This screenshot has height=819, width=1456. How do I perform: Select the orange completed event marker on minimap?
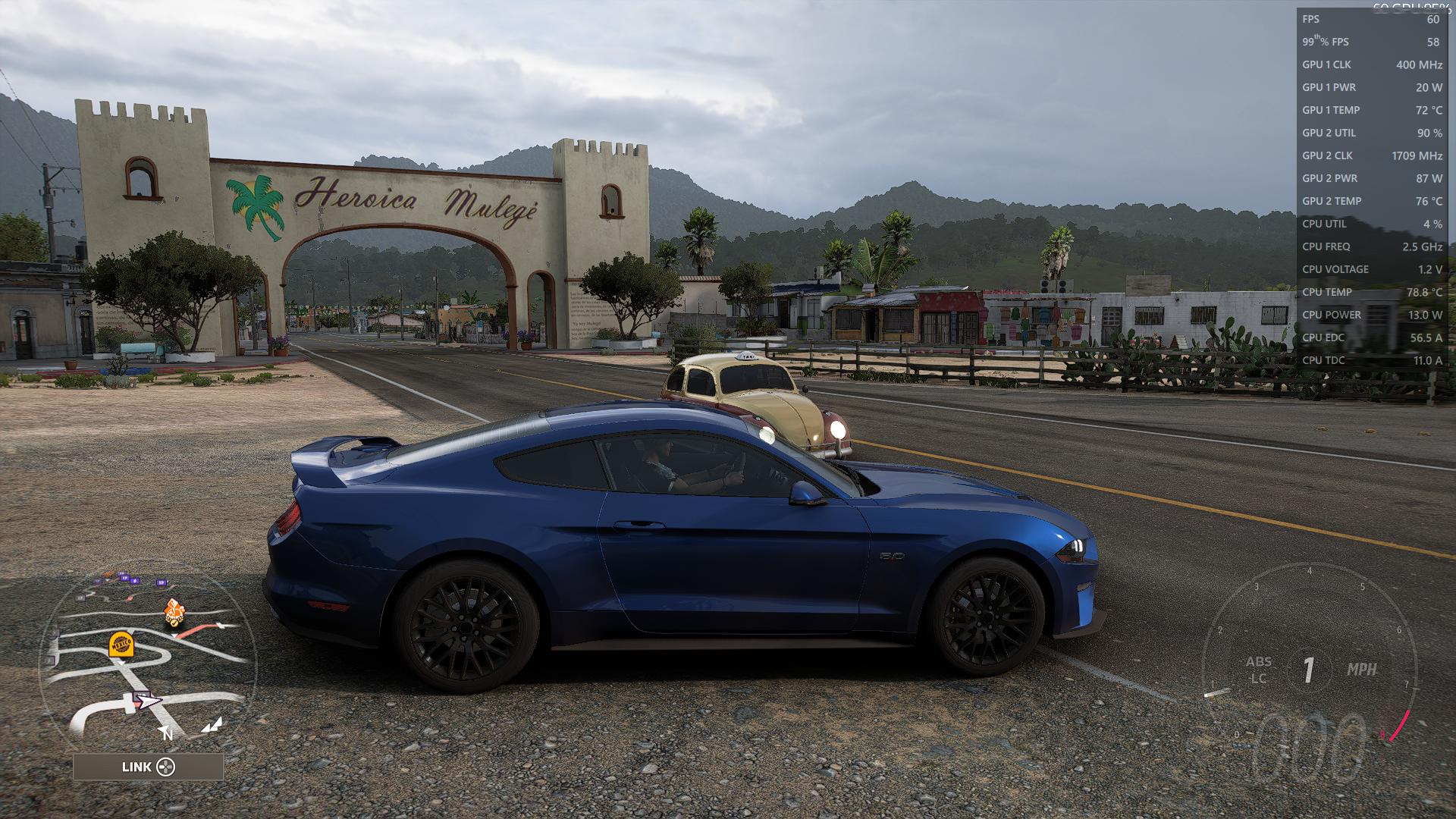pyautogui.click(x=174, y=611)
